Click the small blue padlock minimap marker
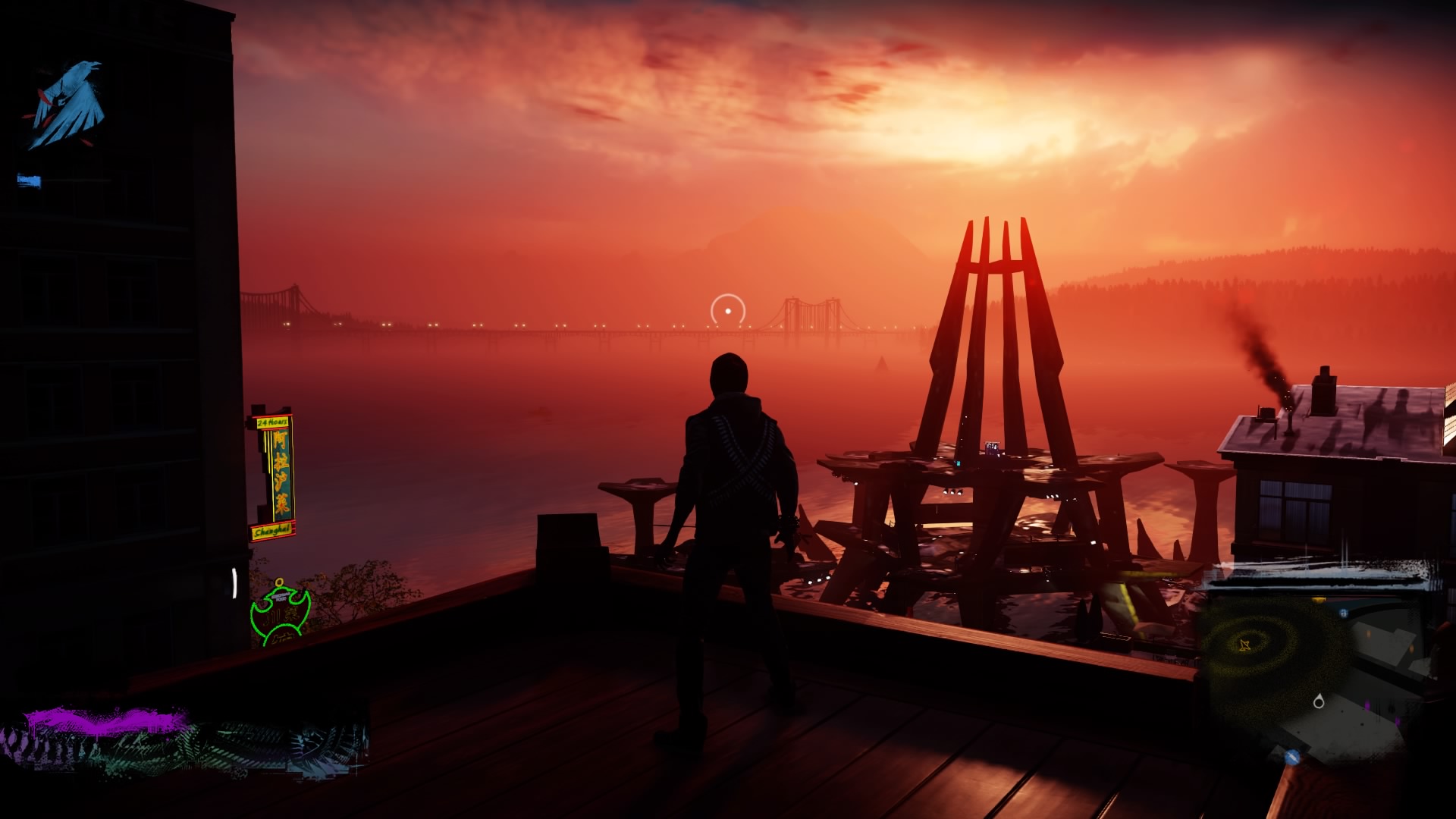The image size is (1456, 819). coord(1344,613)
